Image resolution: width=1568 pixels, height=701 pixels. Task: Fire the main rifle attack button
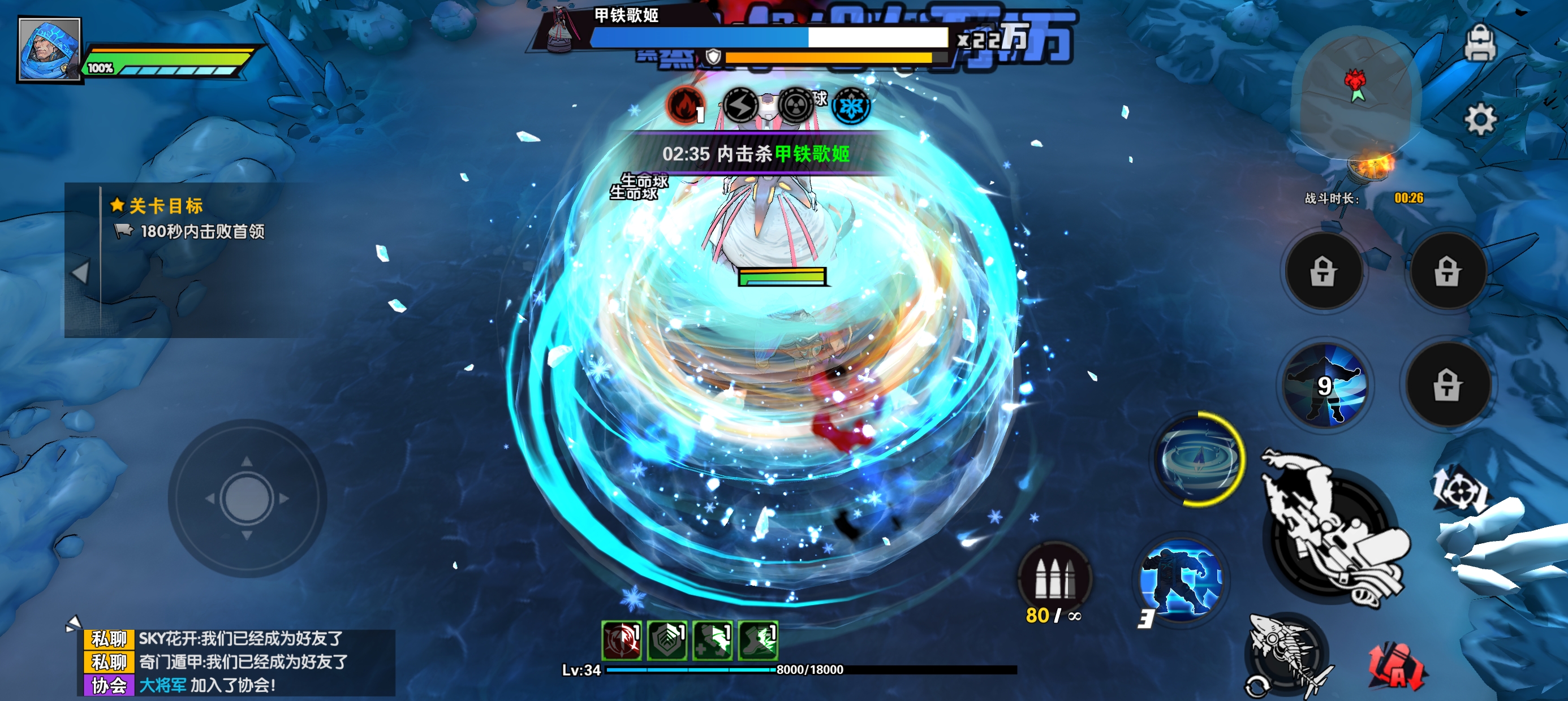pyautogui.click(x=1333, y=534)
